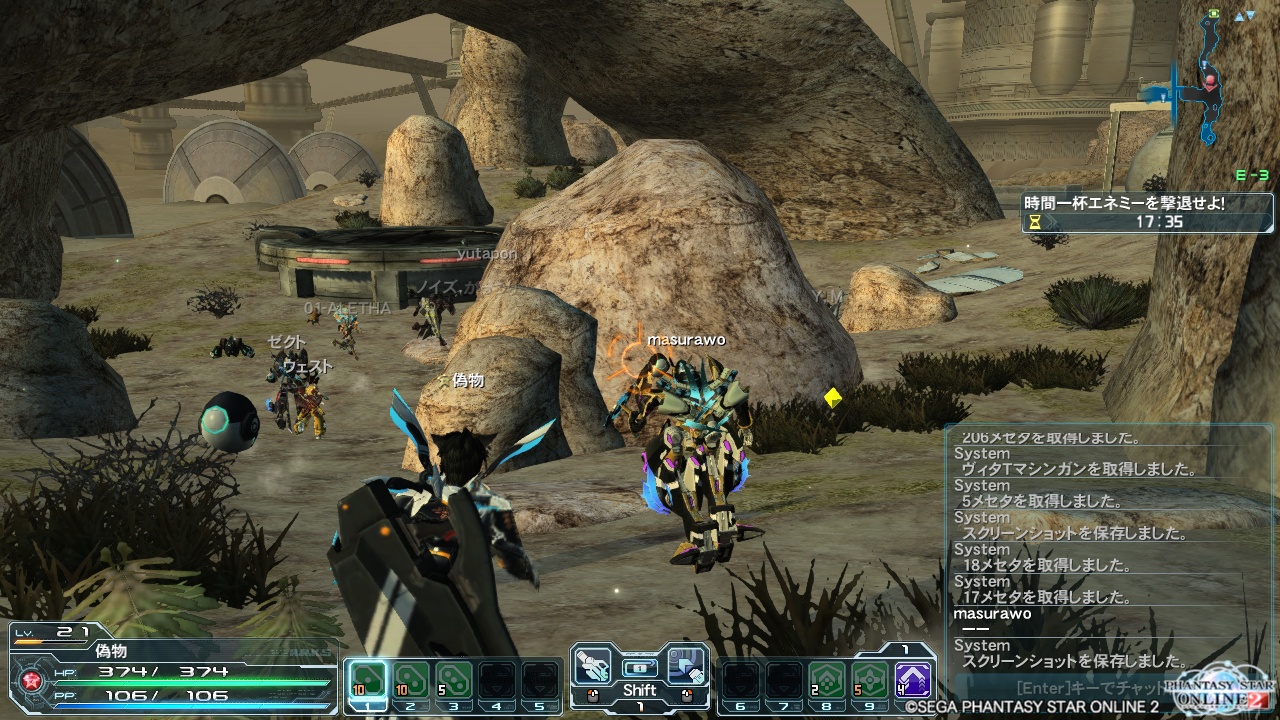Click the weapon palette number indicator above Shift
Viewport: 1280px width, 720px height.
coord(640,667)
